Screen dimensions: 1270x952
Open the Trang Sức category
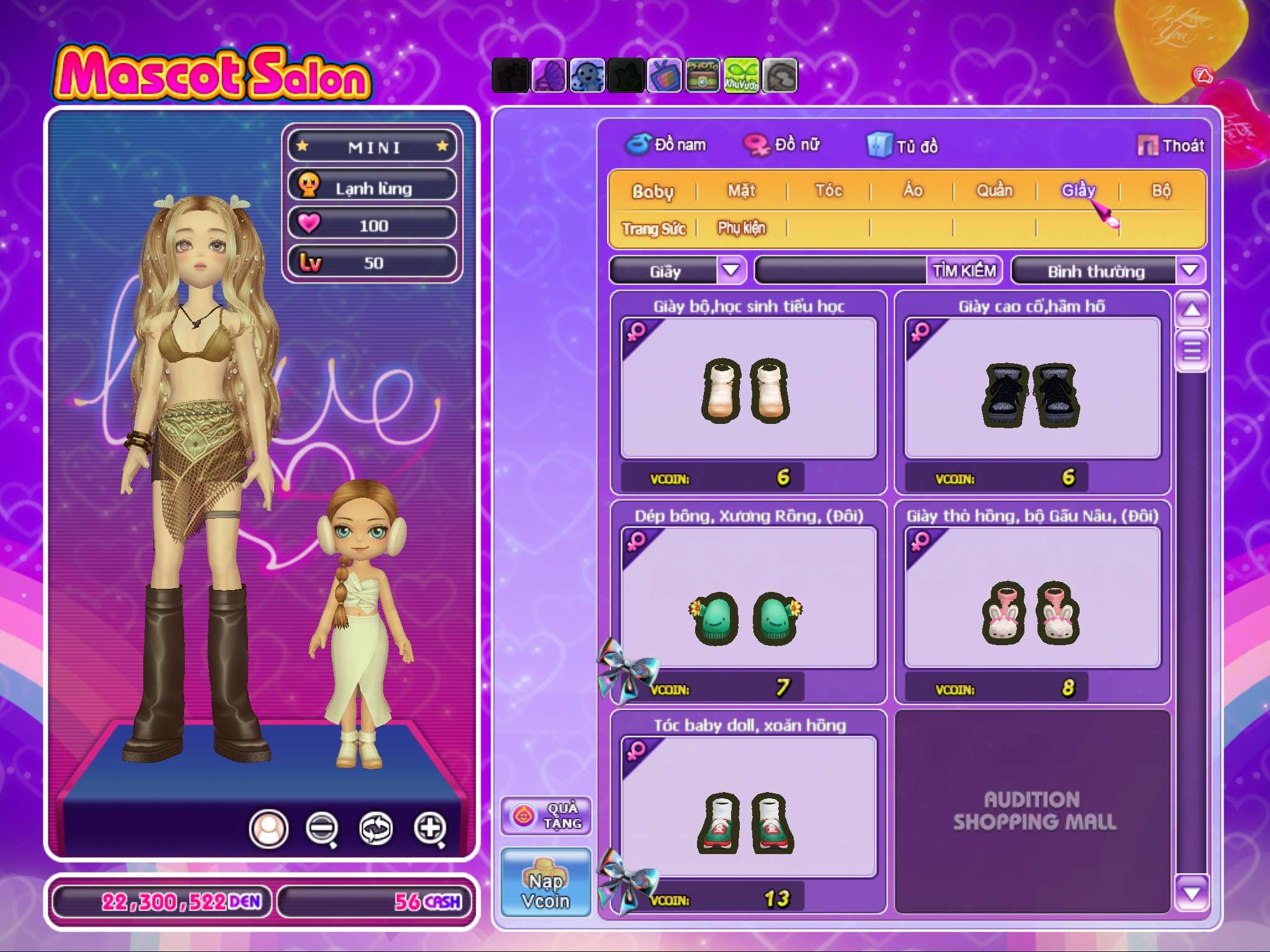[x=654, y=229]
